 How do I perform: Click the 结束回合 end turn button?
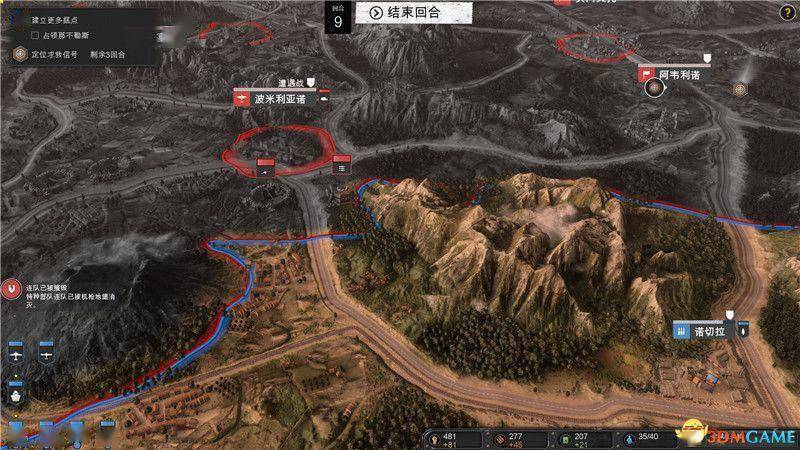(x=405, y=12)
